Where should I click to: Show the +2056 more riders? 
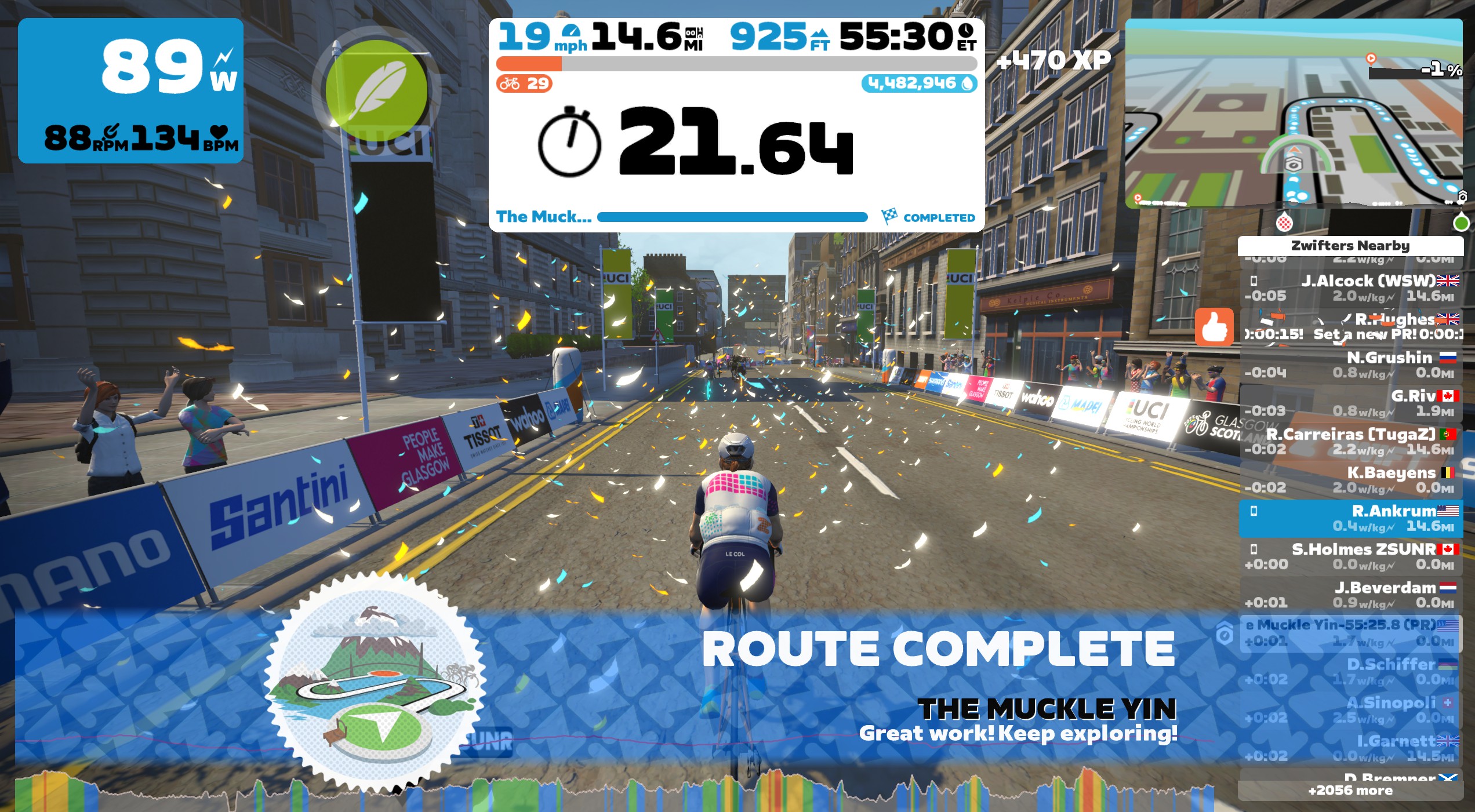point(1350,791)
